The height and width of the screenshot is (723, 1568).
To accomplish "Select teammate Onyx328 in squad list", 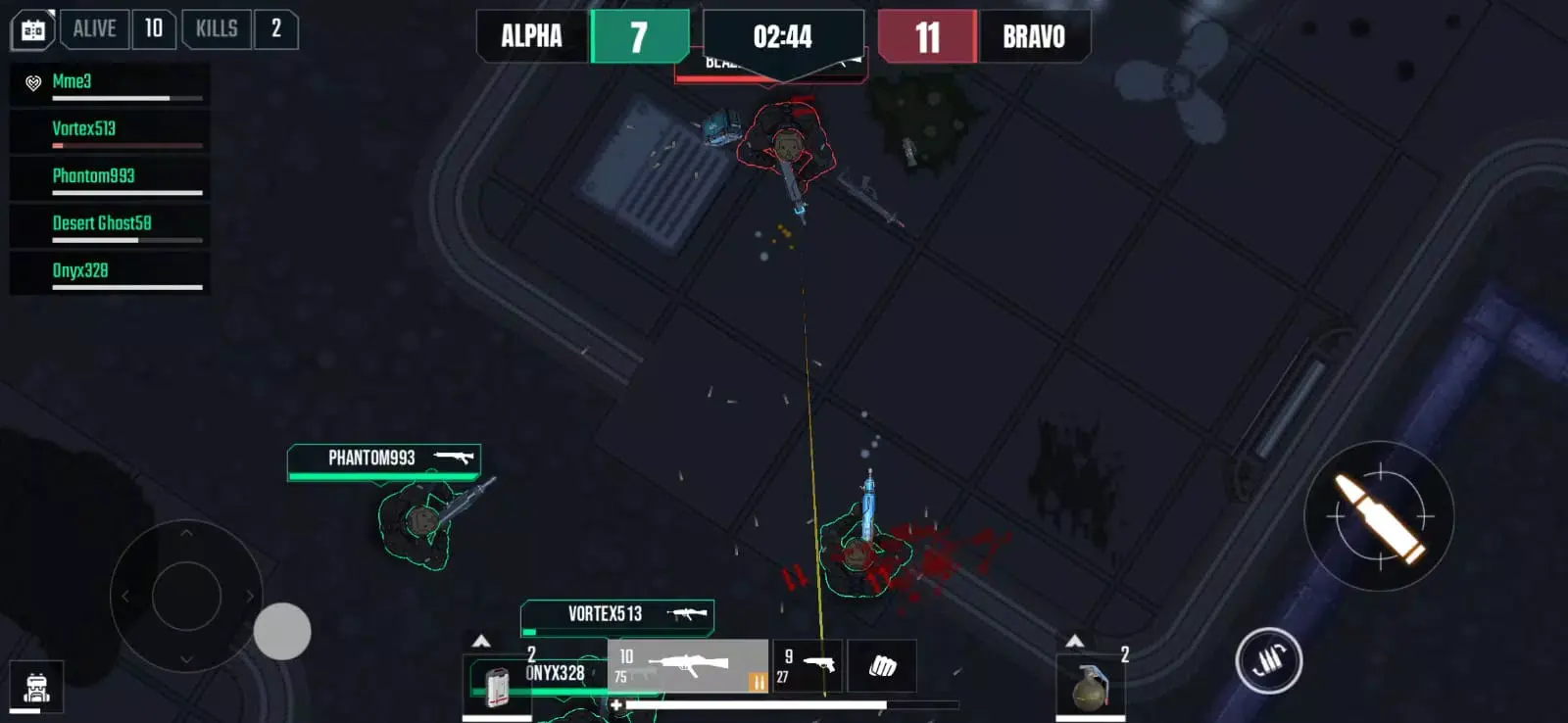I will click(110, 272).
